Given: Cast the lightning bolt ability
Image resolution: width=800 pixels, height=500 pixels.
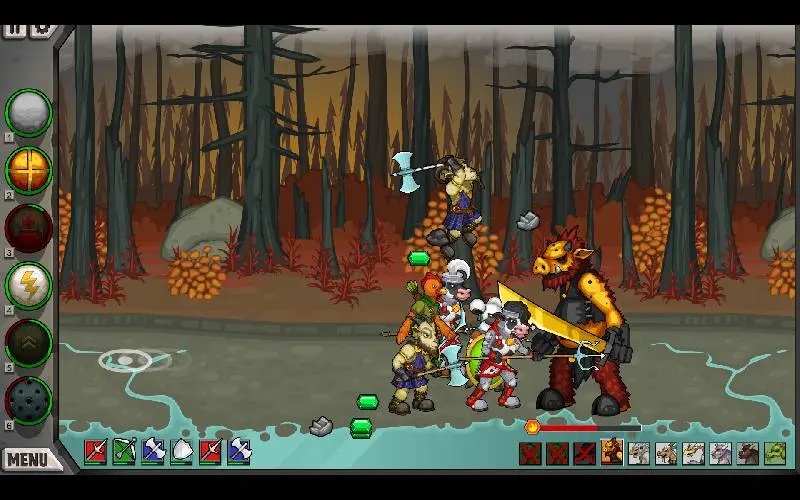Looking at the screenshot, I should click(29, 285).
